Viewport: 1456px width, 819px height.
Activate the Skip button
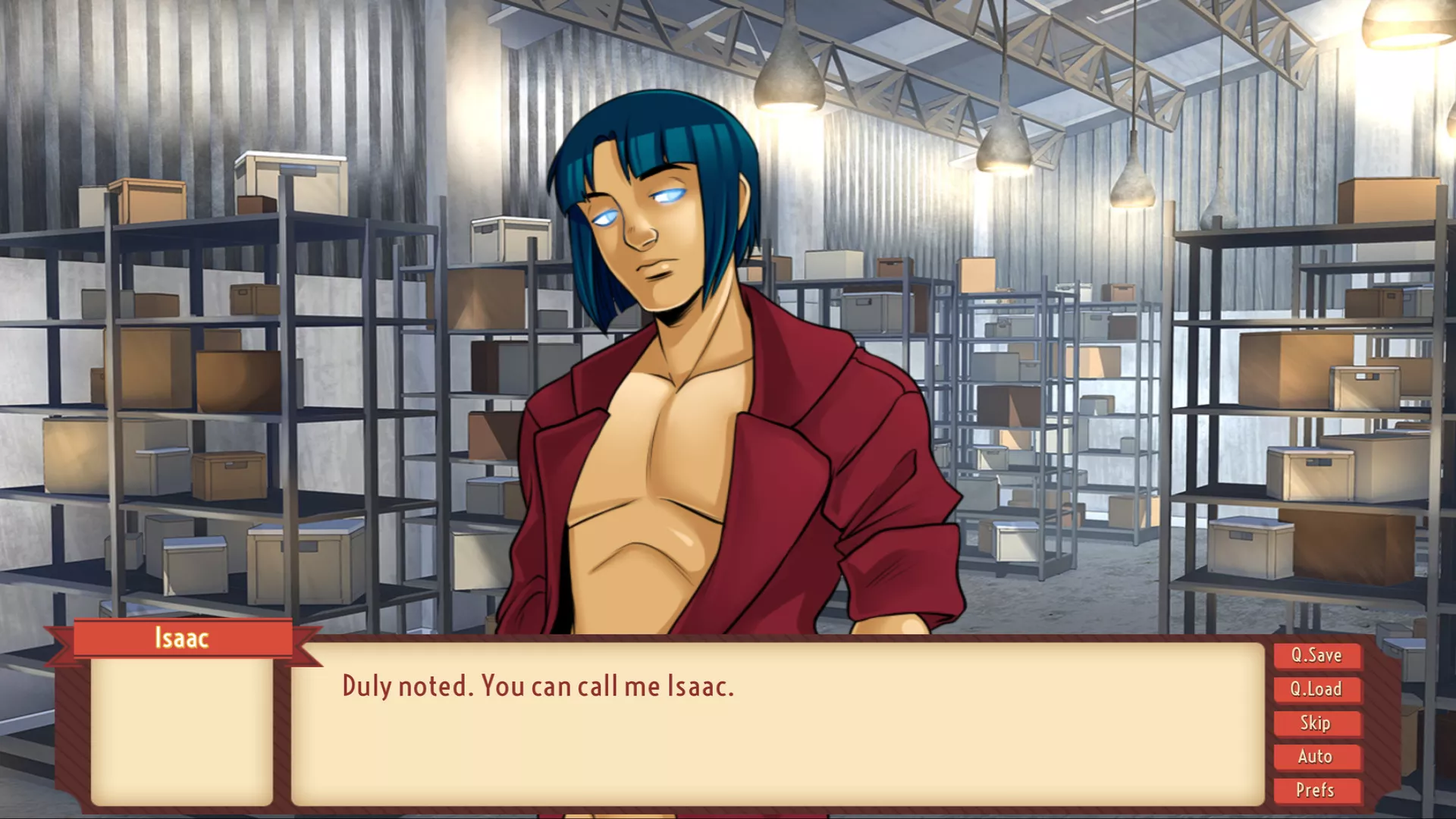click(x=1316, y=723)
